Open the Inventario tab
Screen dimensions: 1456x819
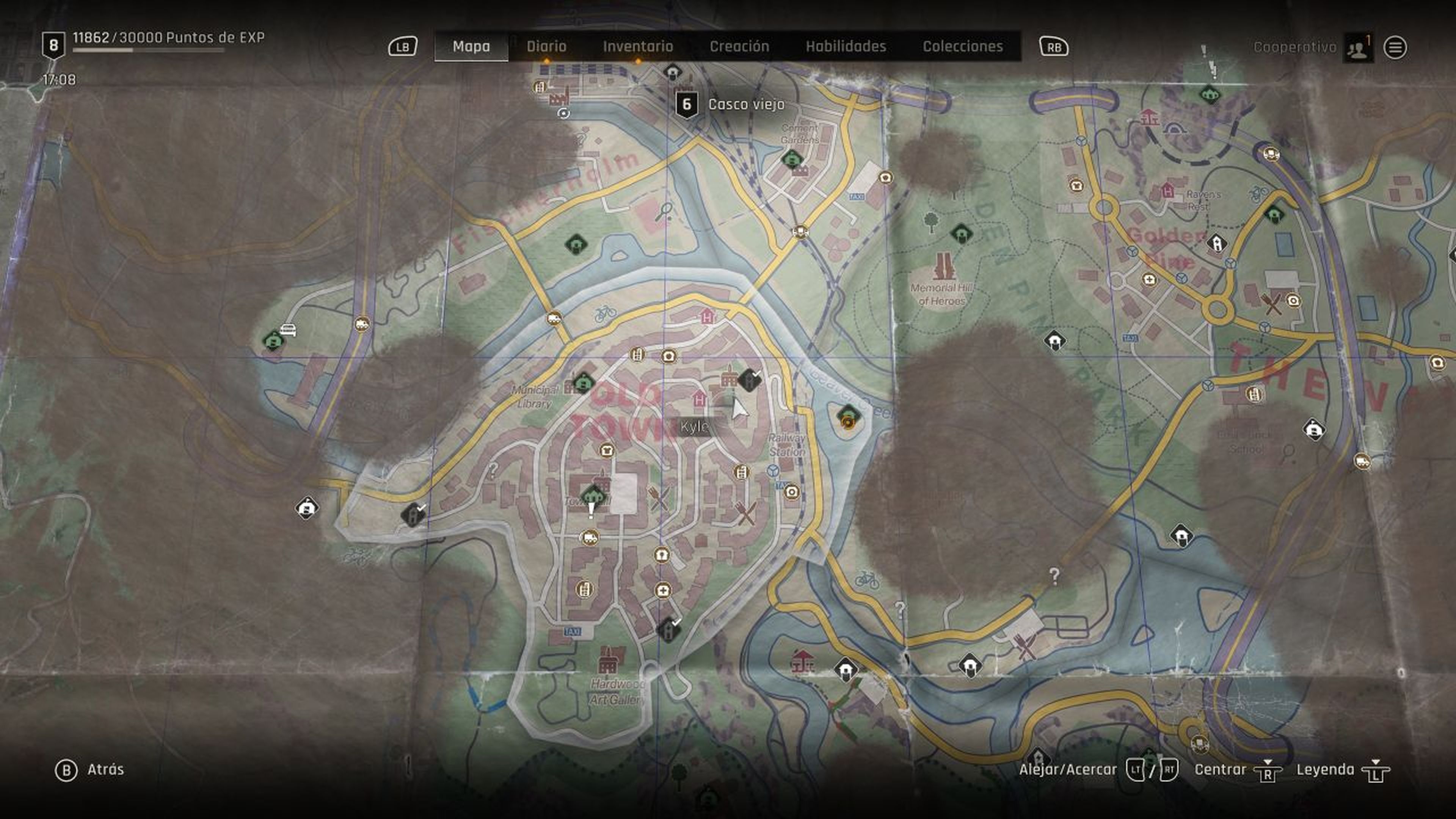coord(637,46)
